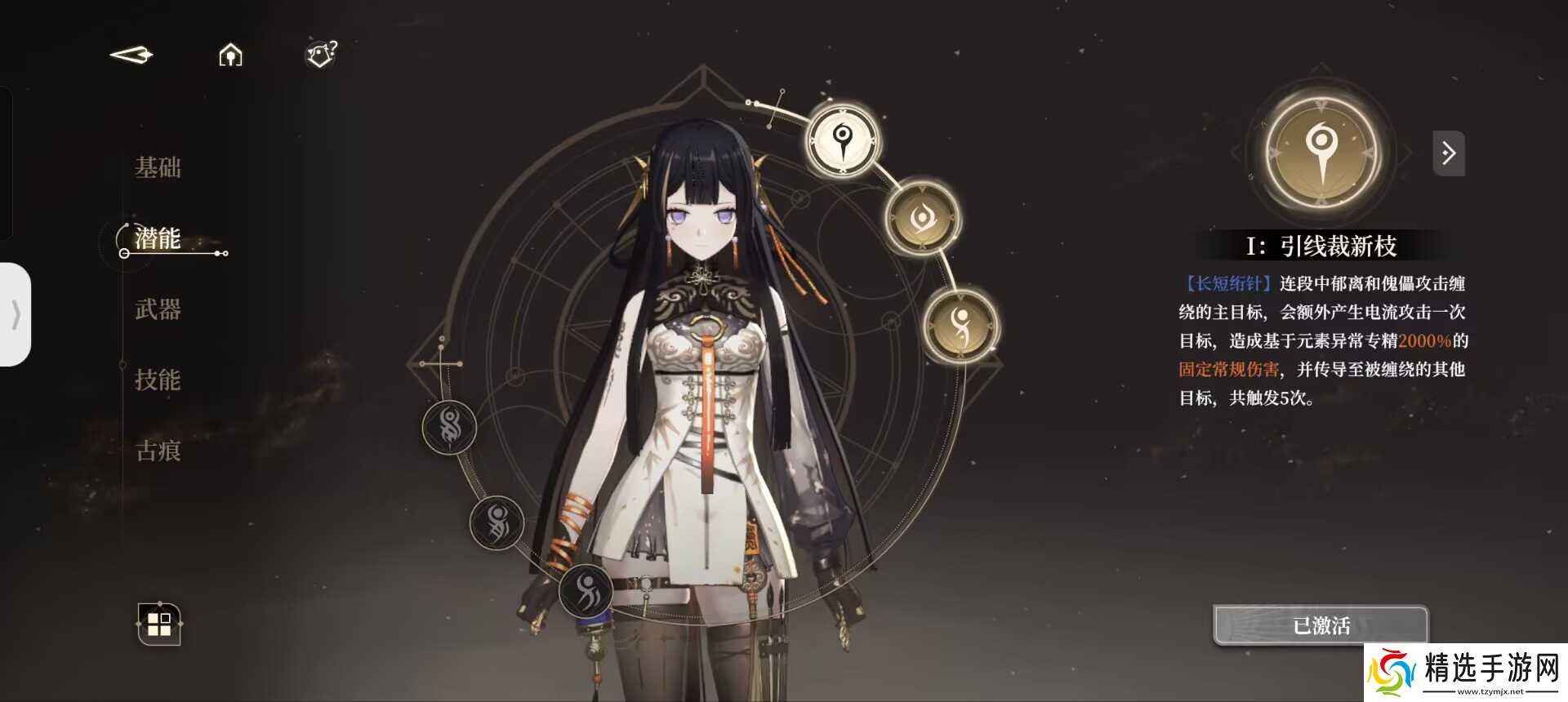
Task: Return to the home screen
Action: [230, 55]
